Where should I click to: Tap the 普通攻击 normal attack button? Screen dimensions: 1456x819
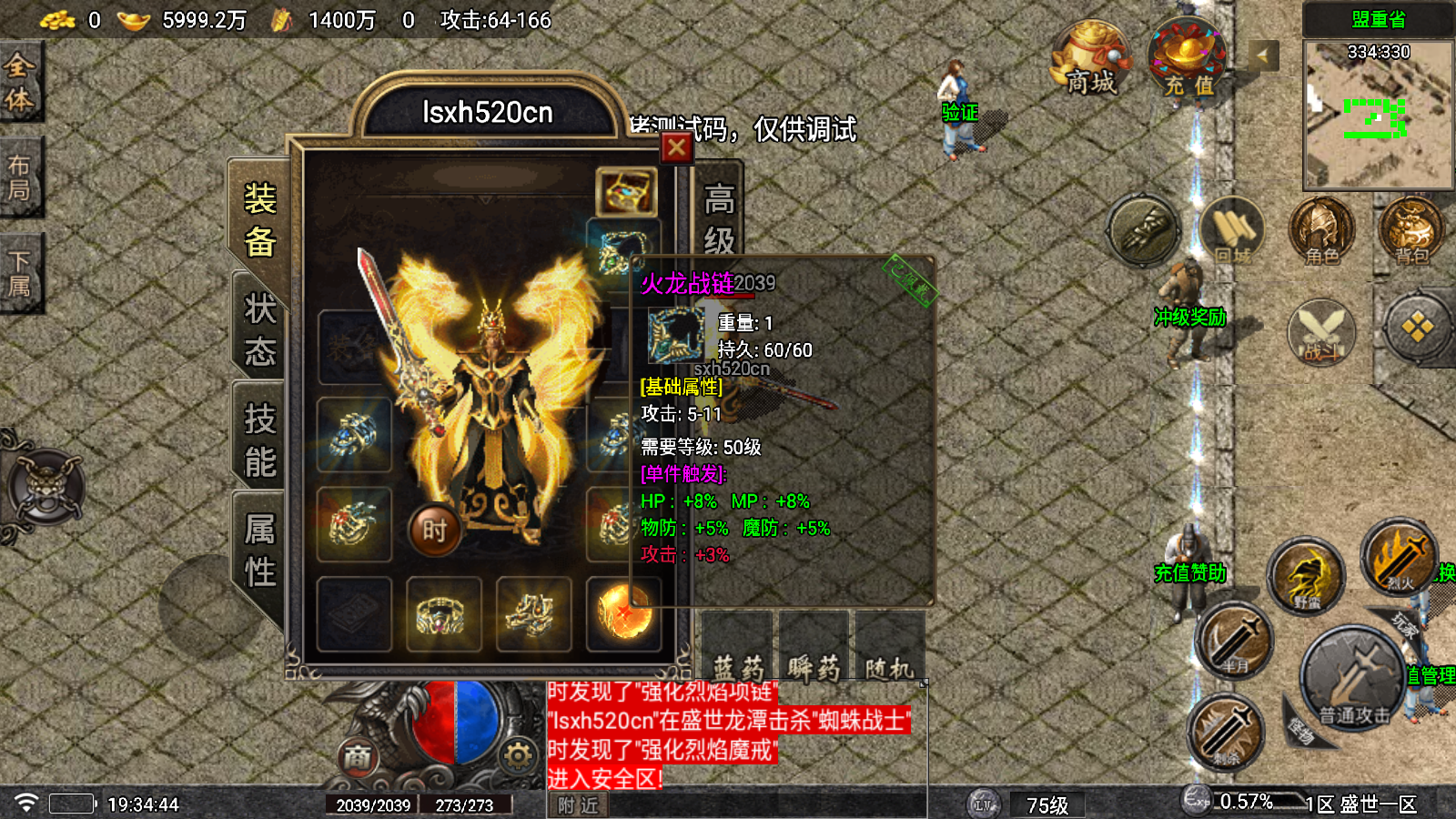point(1353,678)
